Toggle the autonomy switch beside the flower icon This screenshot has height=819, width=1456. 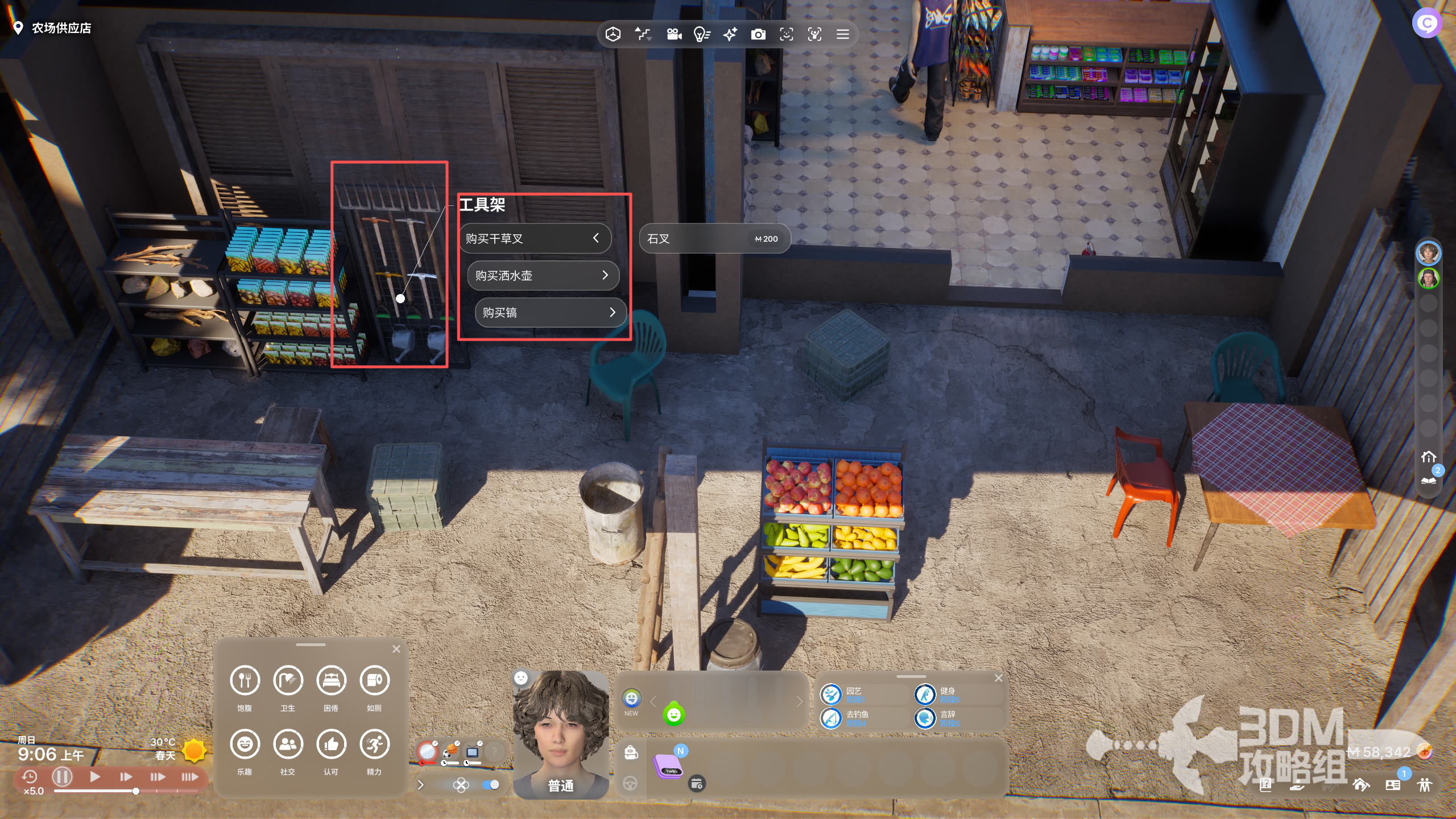[490, 785]
